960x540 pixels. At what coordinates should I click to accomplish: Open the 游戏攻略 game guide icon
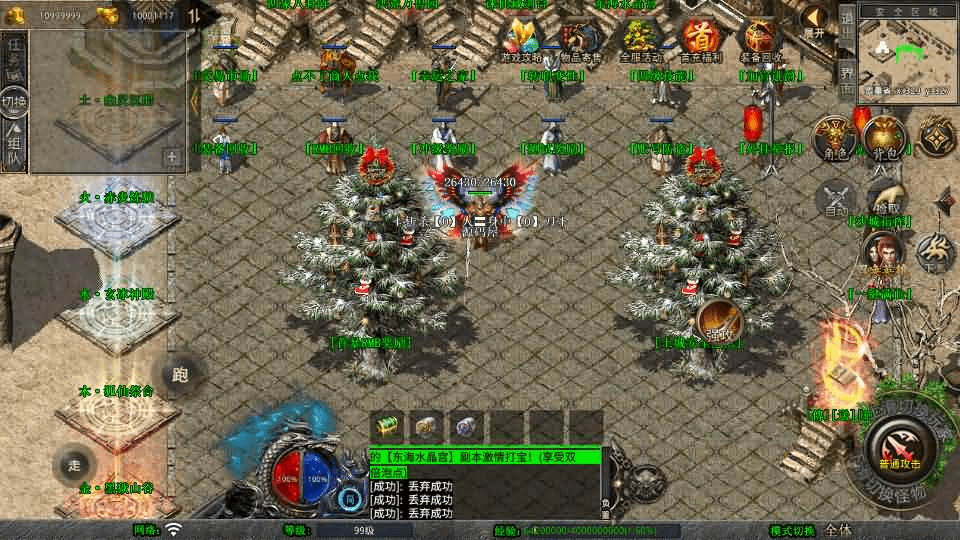point(523,41)
